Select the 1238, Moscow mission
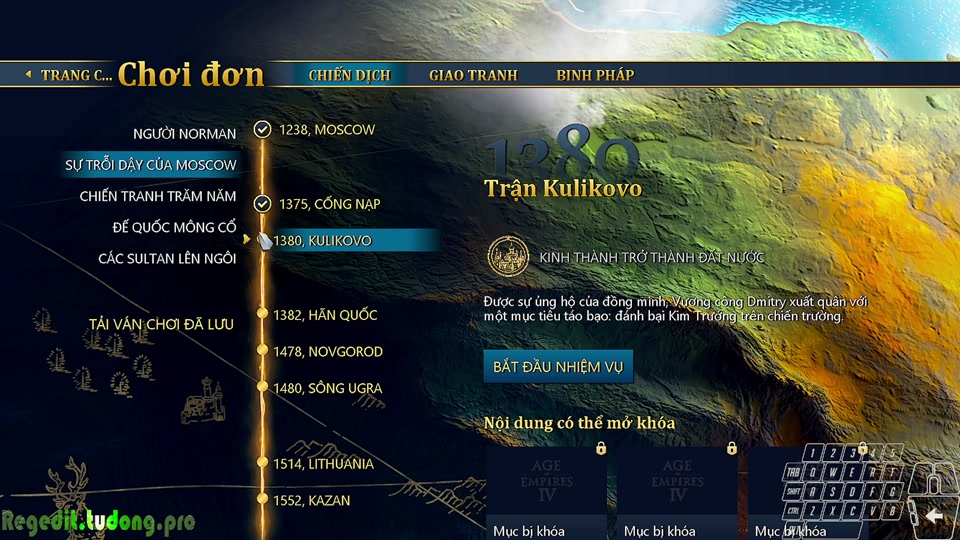 [x=326, y=130]
